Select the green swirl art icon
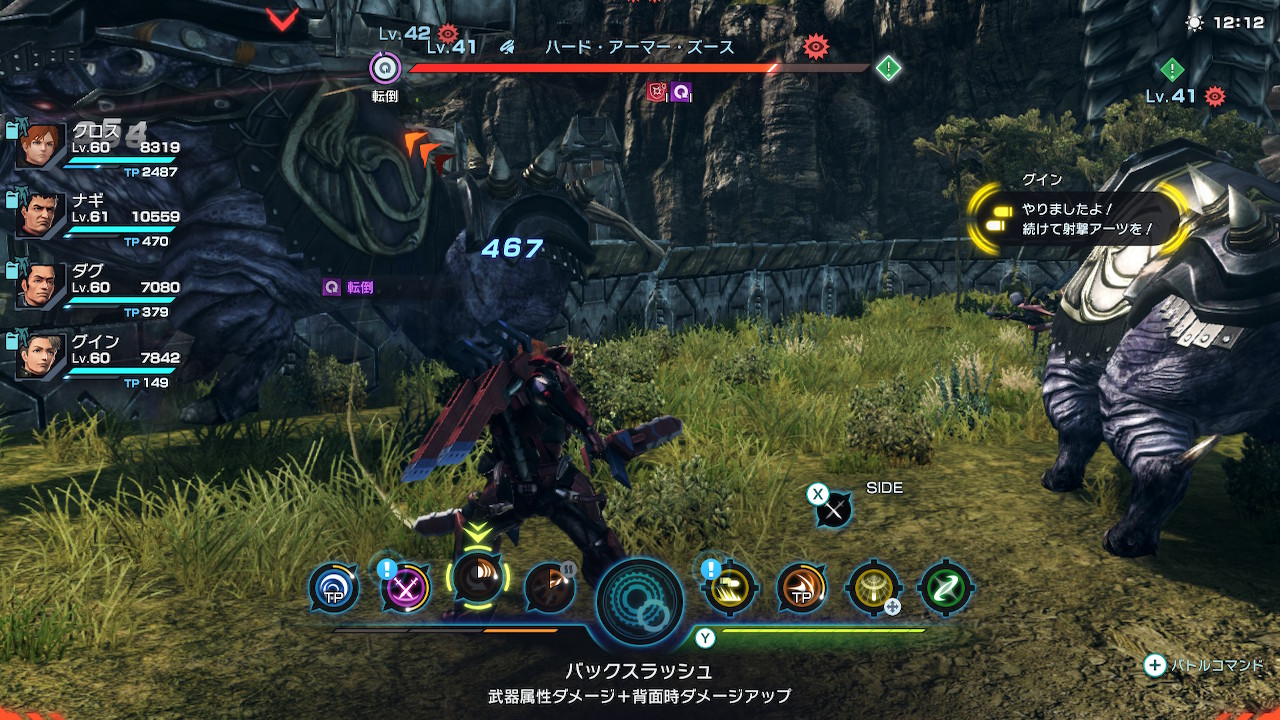Screen dimensions: 1280x720 point(945,588)
